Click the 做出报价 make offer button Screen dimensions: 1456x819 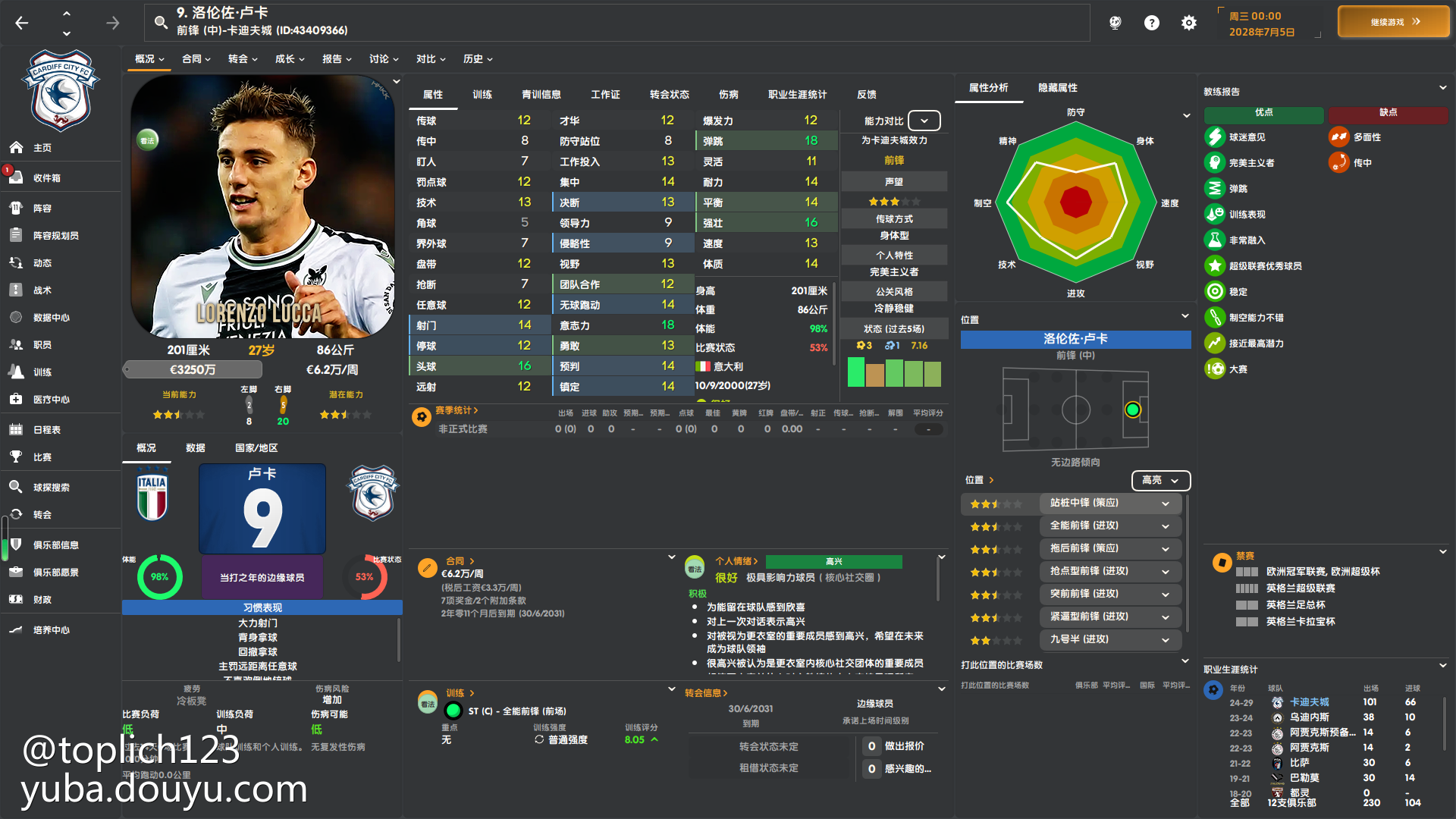click(x=904, y=746)
